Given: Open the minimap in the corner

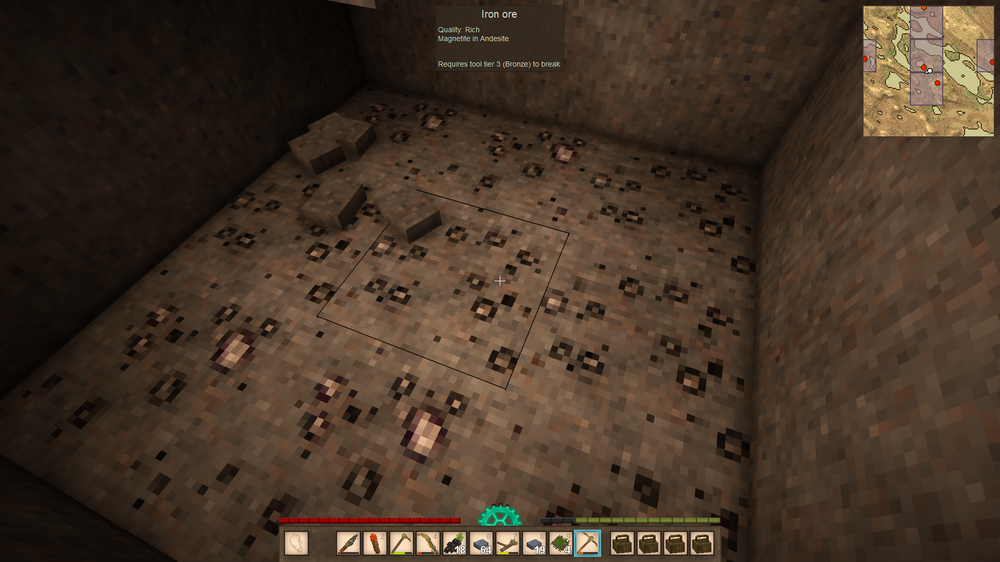Looking at the screenshot, I should tap(929, 70).
